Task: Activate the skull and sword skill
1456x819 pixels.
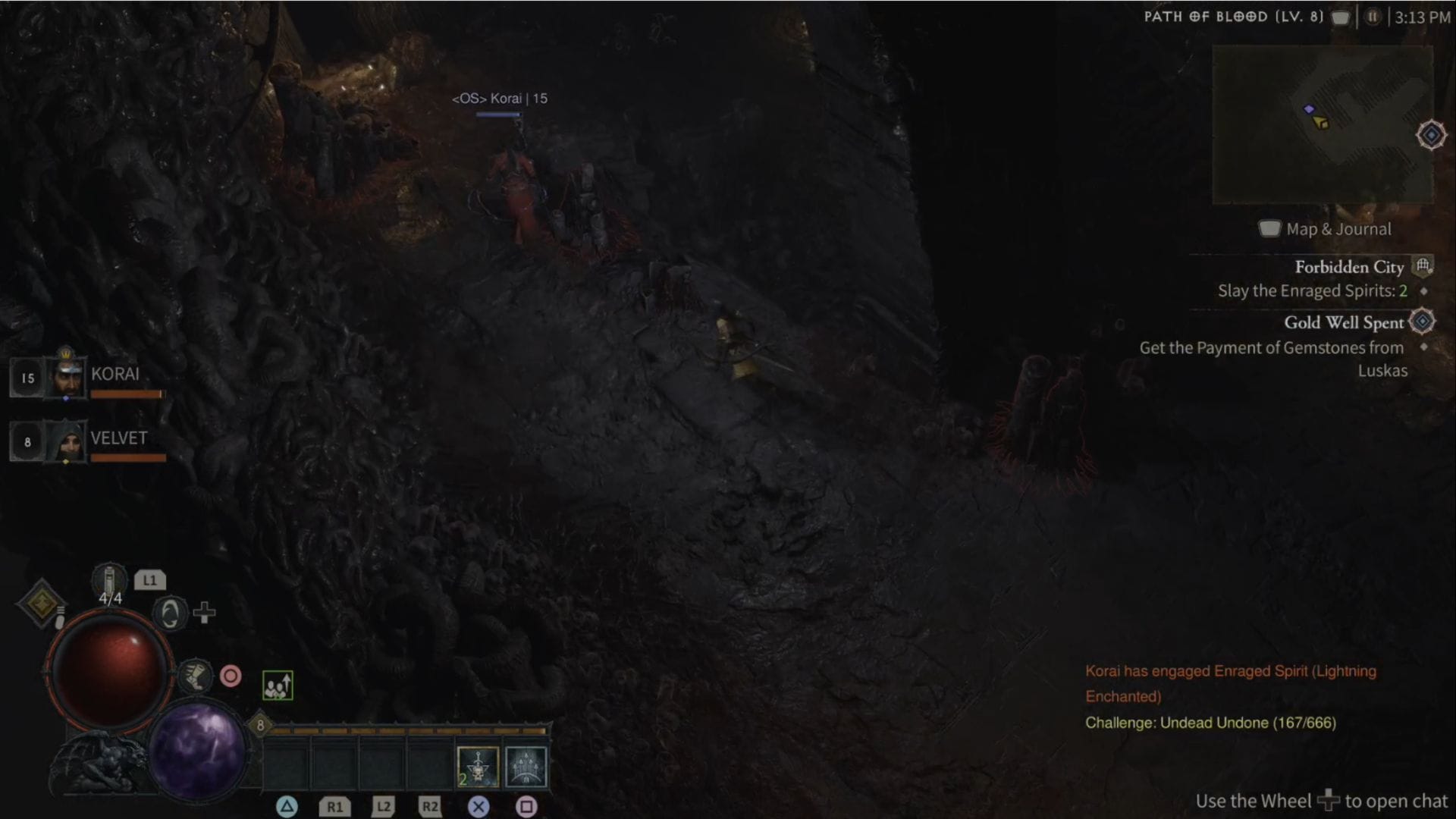Action: click(x=478, y=767)
